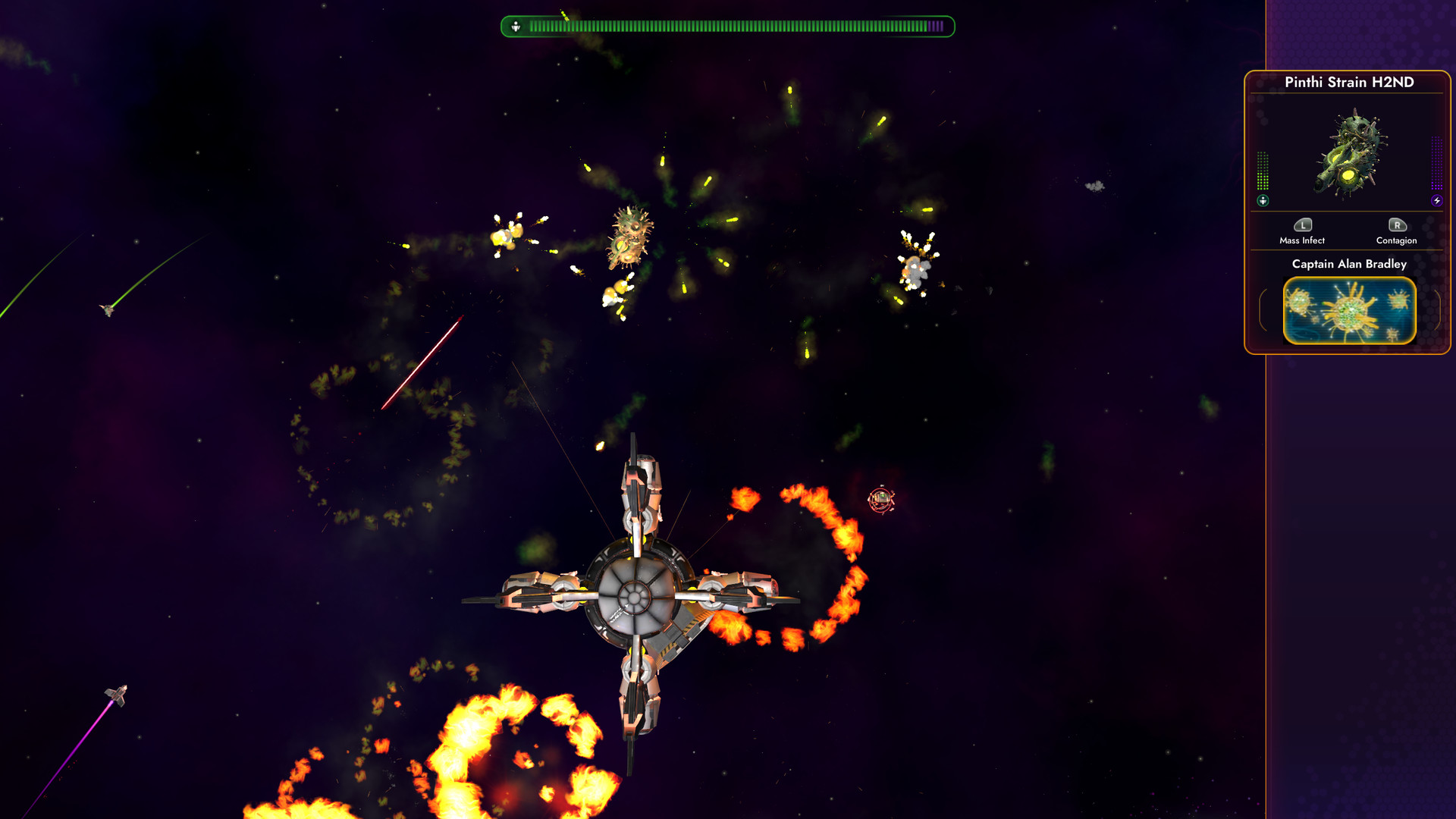The image size is (1456, 819).
Task: Click the red targeting reticle near the flagship
Action: [x=880, y=499]
